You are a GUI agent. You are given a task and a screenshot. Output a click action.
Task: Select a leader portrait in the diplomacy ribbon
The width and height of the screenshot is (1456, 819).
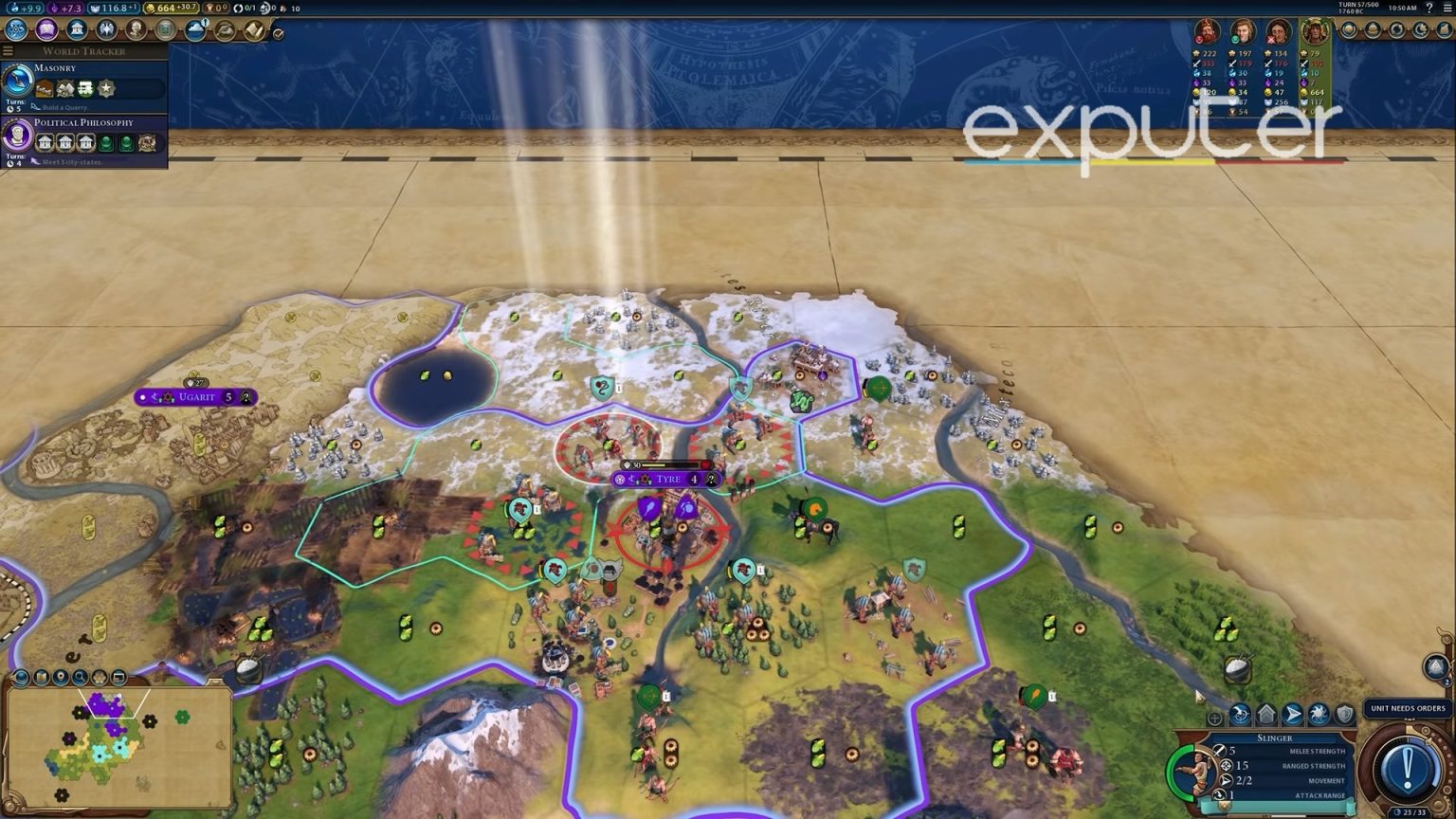click(1206, 31)
